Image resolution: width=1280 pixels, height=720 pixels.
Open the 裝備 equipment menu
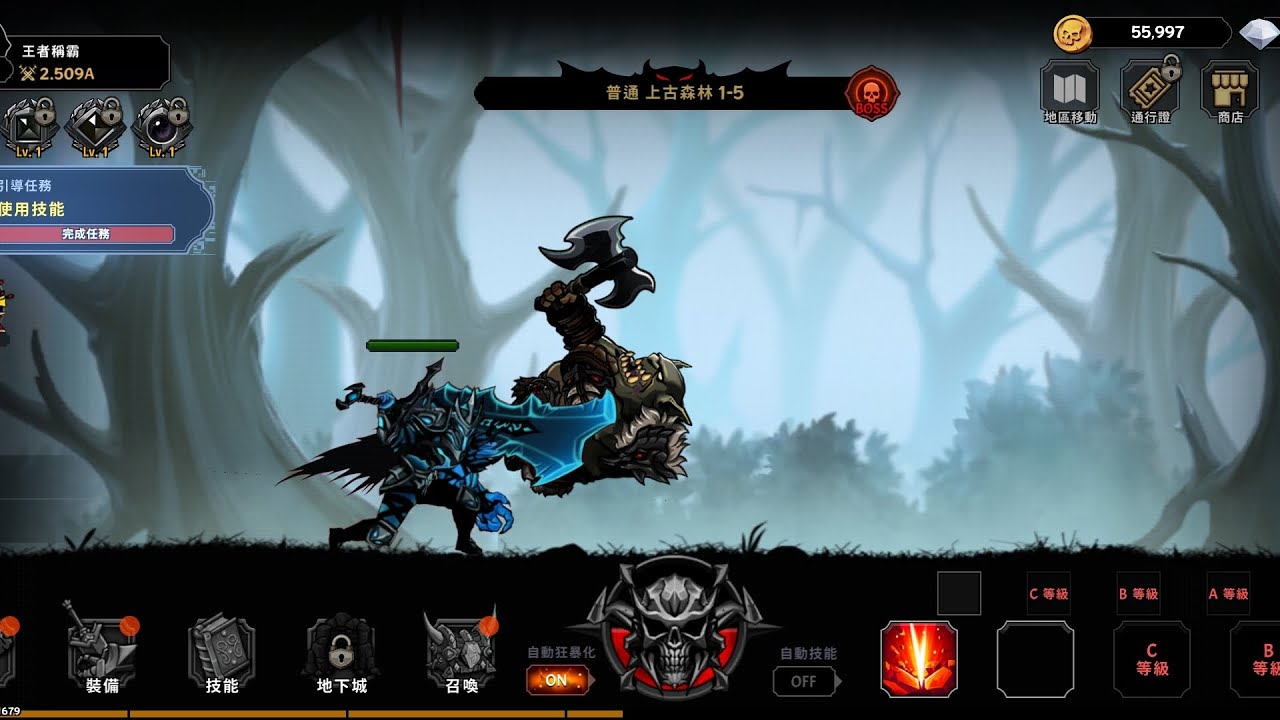102,653
